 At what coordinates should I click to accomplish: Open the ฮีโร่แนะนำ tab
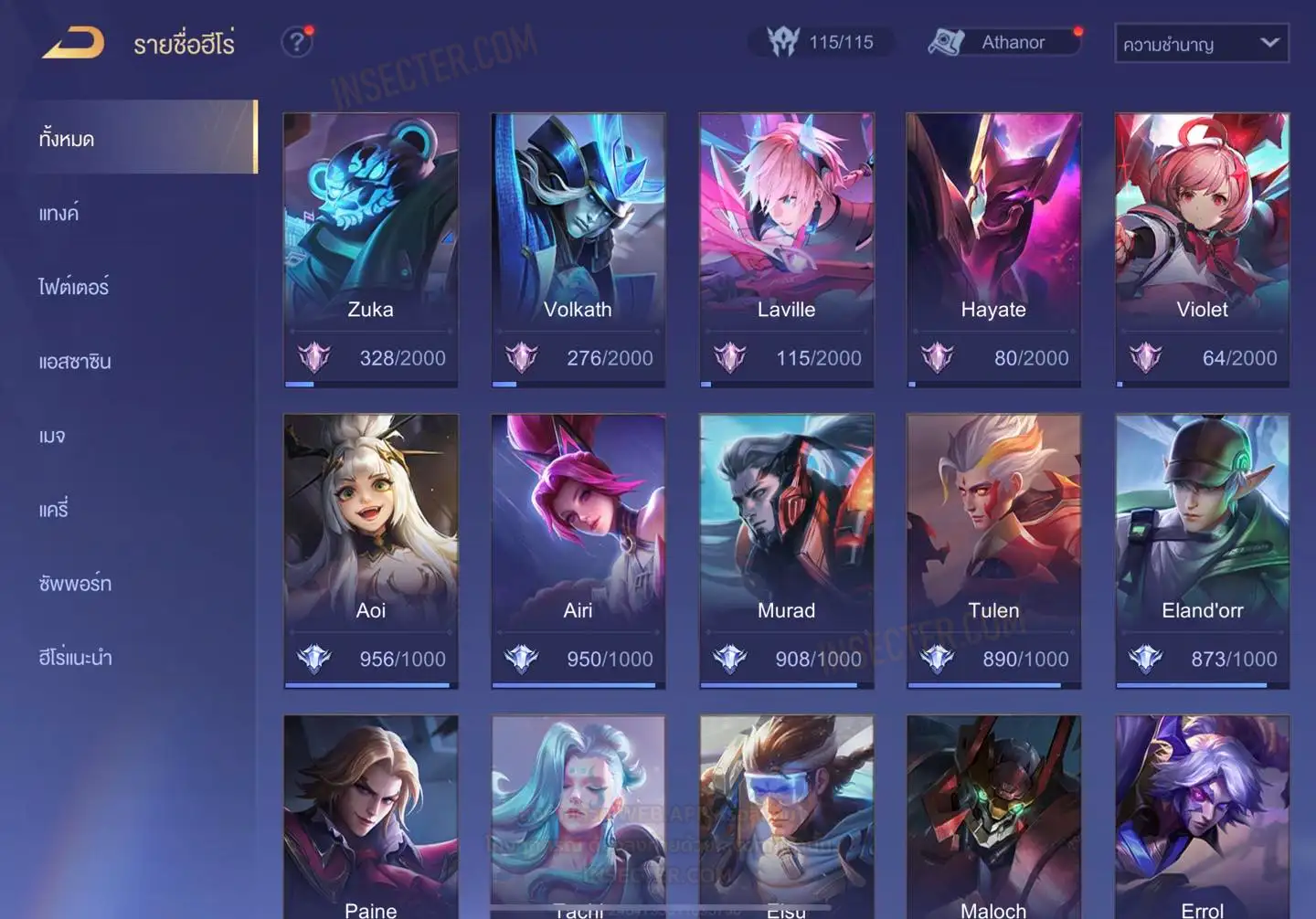[x=75, y=658]
